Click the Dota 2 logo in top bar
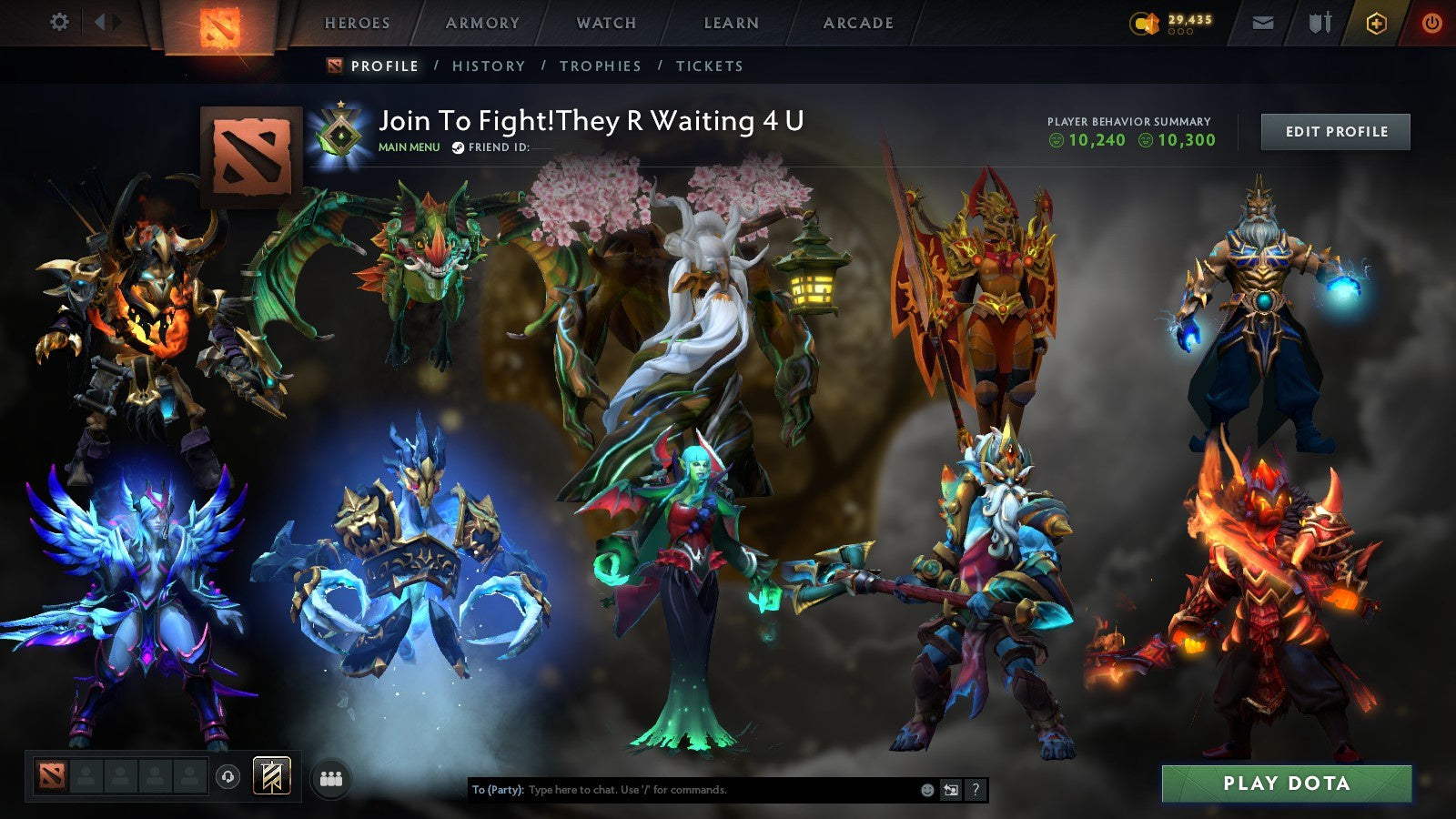 (218, 25)
